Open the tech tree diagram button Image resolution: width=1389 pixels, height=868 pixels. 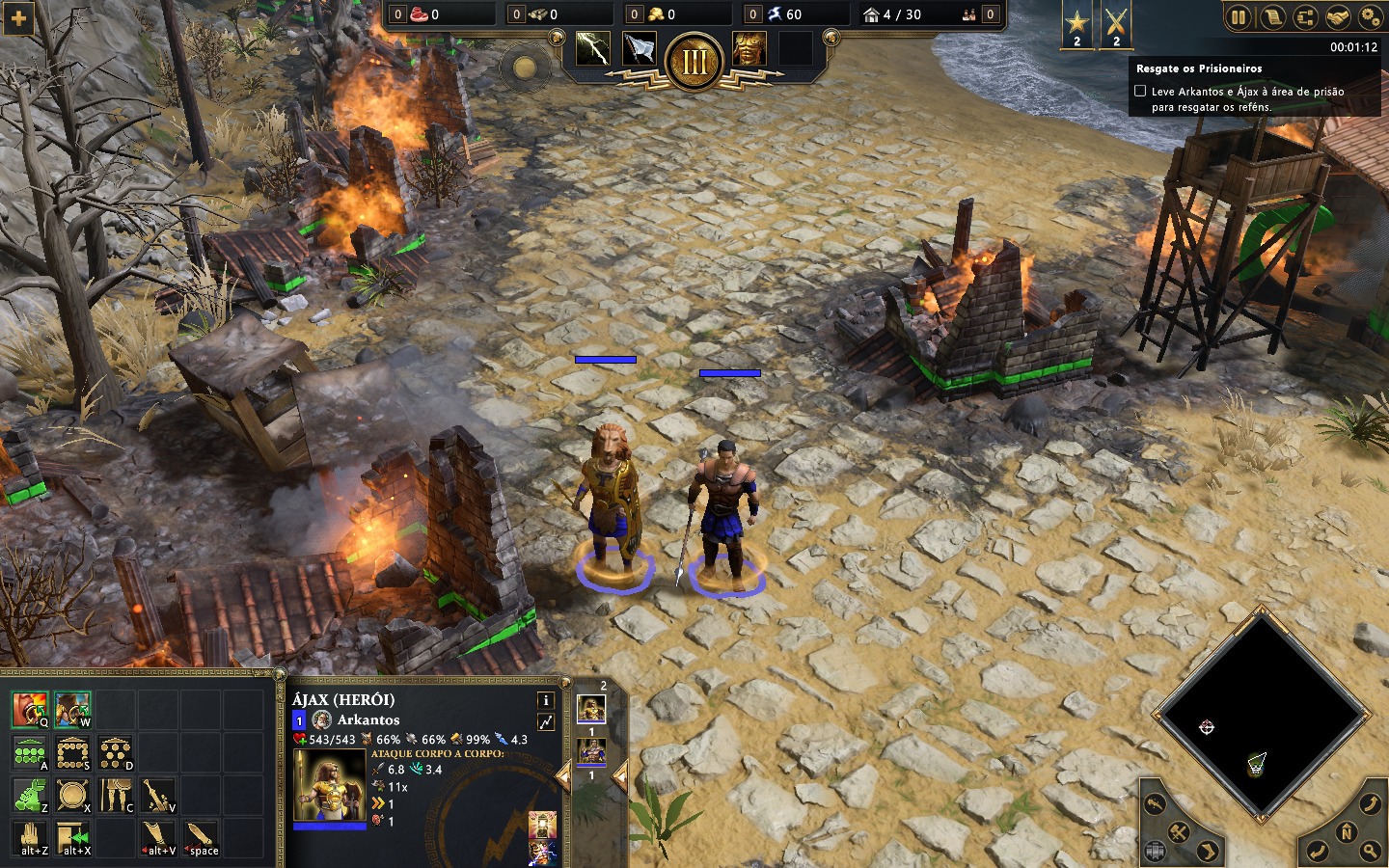pos(1304,16)
